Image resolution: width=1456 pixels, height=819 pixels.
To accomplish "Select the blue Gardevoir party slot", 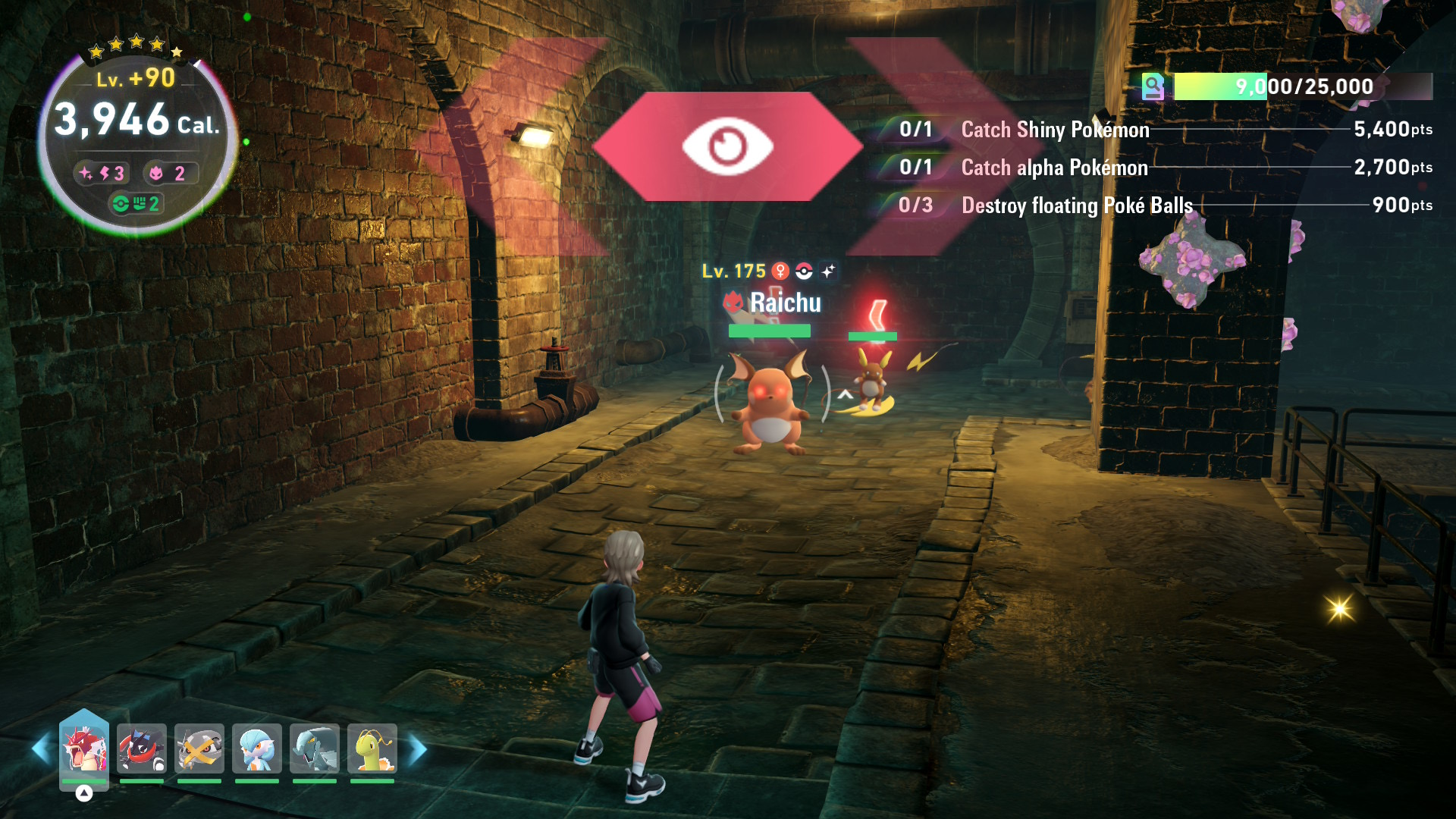I will [257, 748].
